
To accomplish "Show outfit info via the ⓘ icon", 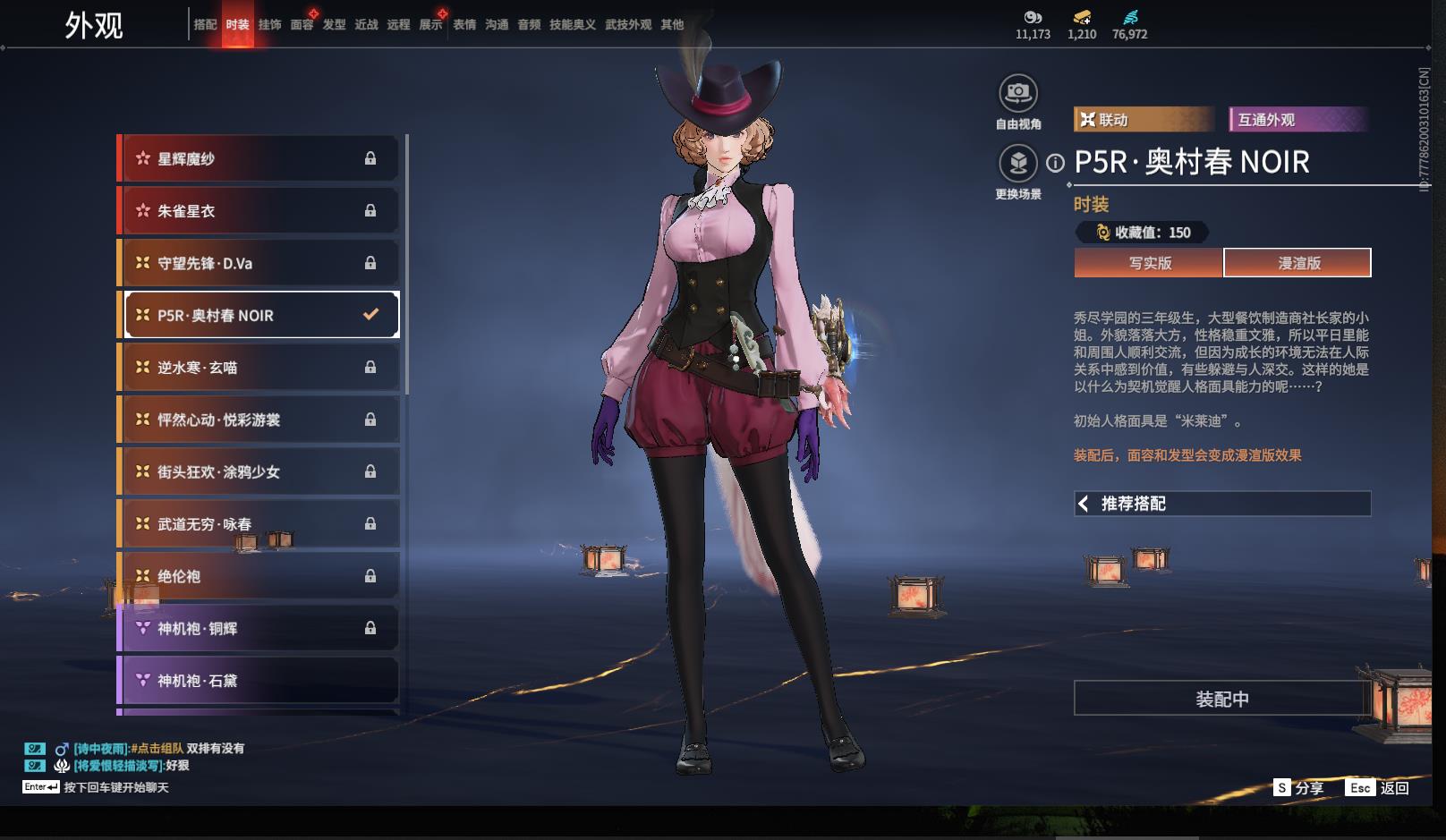I will [1056, 163].
